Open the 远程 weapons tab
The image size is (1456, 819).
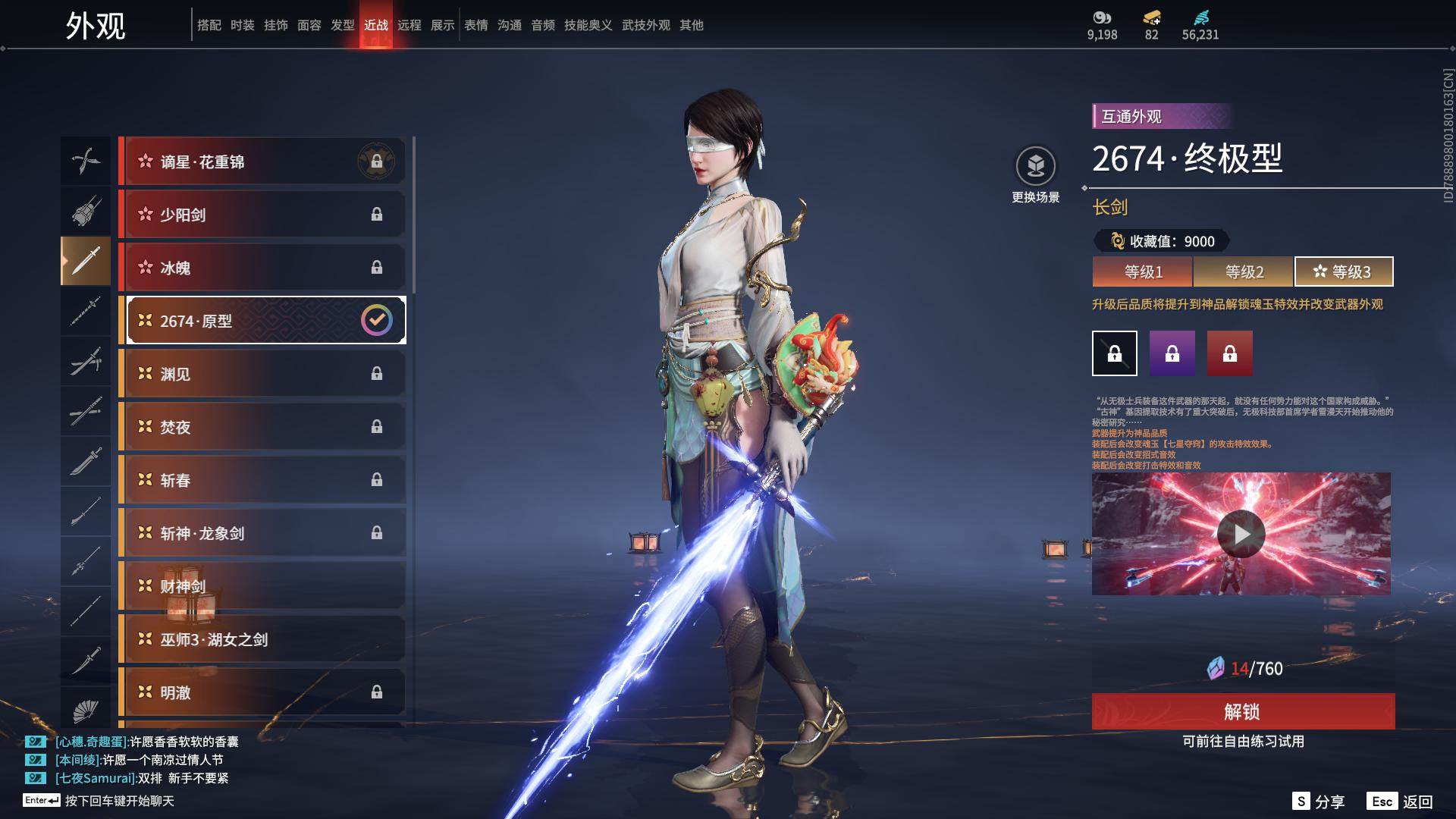409,25
